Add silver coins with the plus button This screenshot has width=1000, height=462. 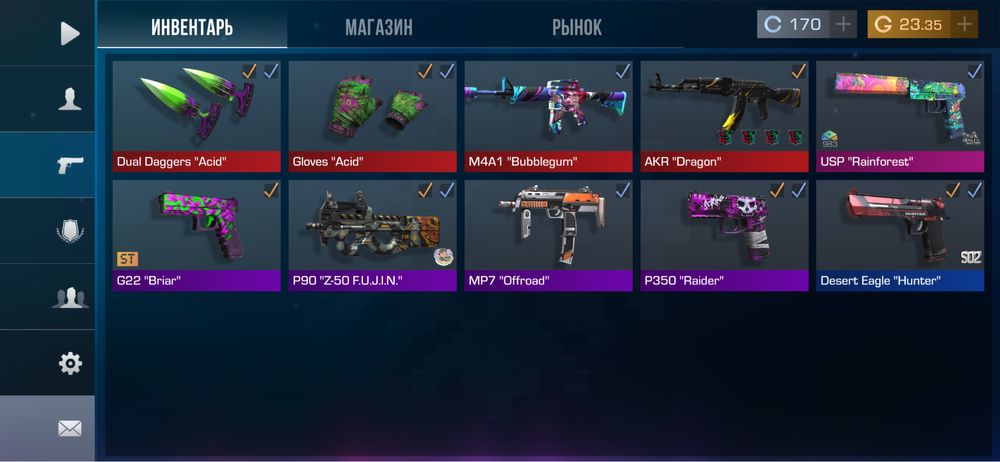click(844, 24)
